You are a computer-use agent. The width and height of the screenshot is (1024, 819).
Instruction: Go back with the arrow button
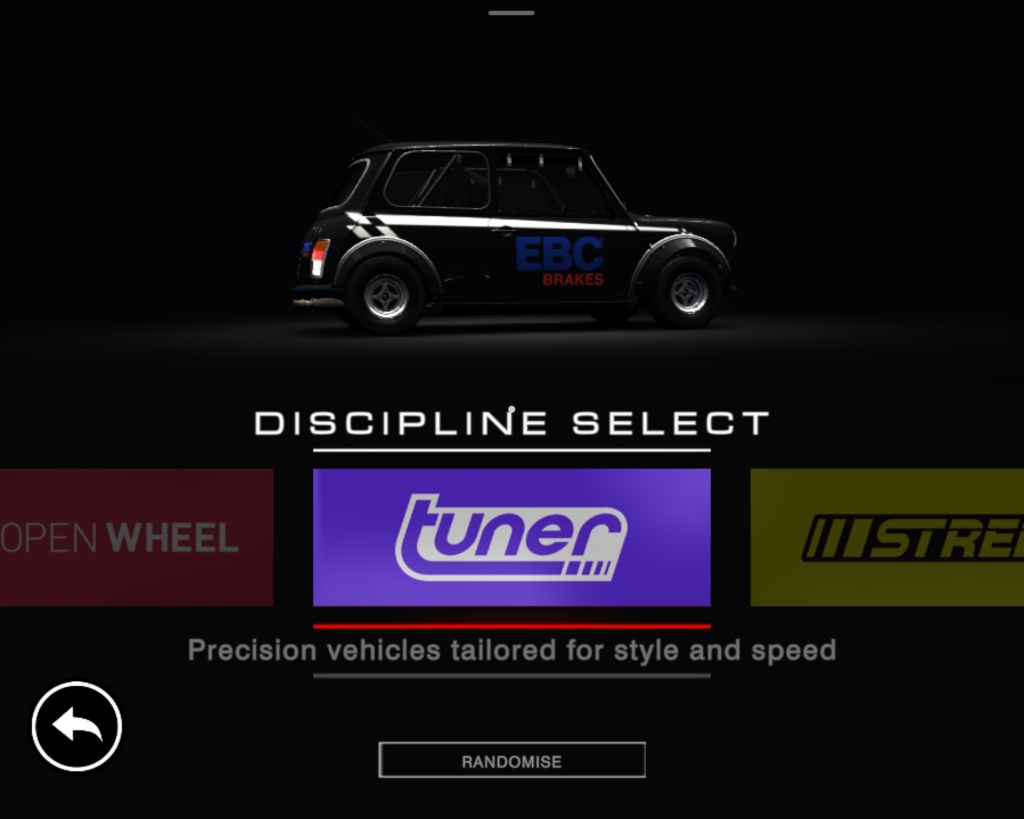(x=77, y=726)
